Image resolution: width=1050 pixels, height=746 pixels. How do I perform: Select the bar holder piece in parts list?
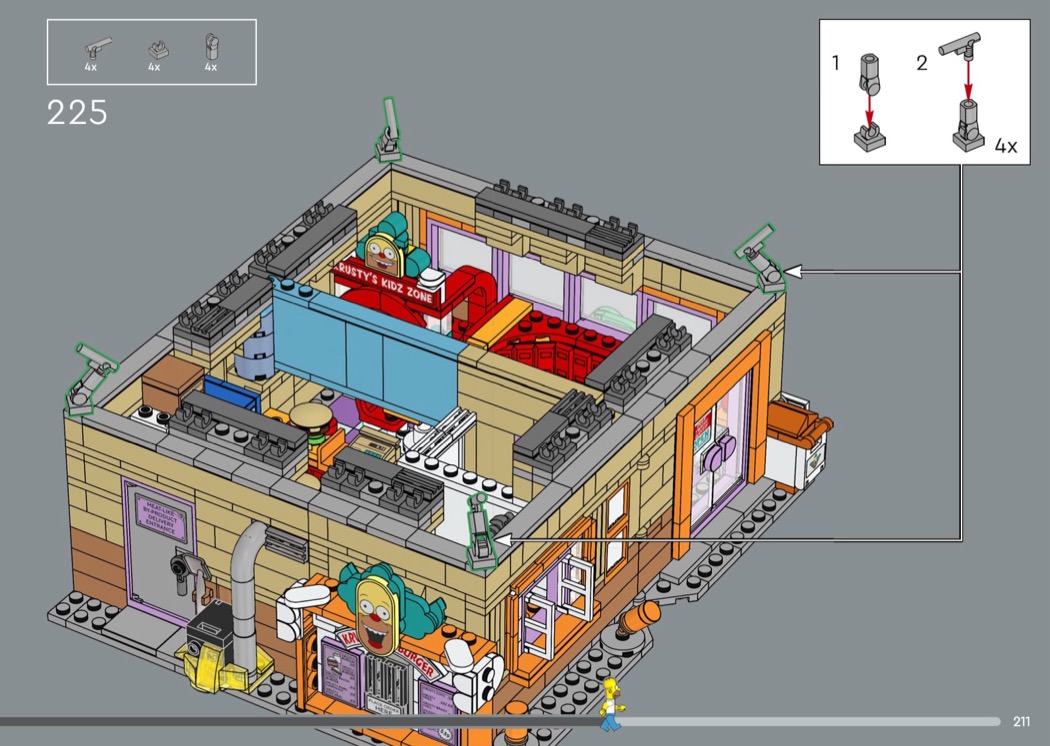pos(211,46)
